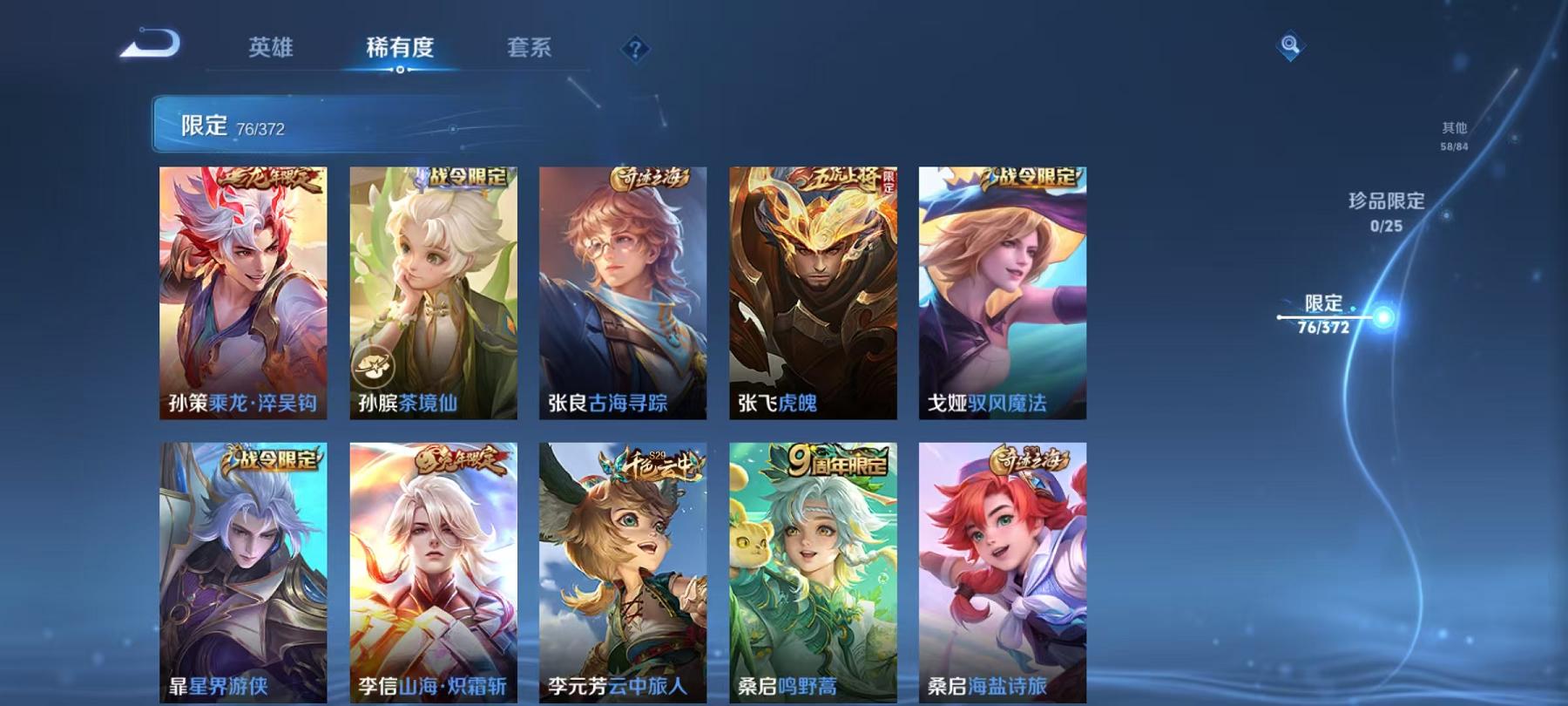Switch to the 英雄 tab
The image size is (1568, 706).
(271, 50)
